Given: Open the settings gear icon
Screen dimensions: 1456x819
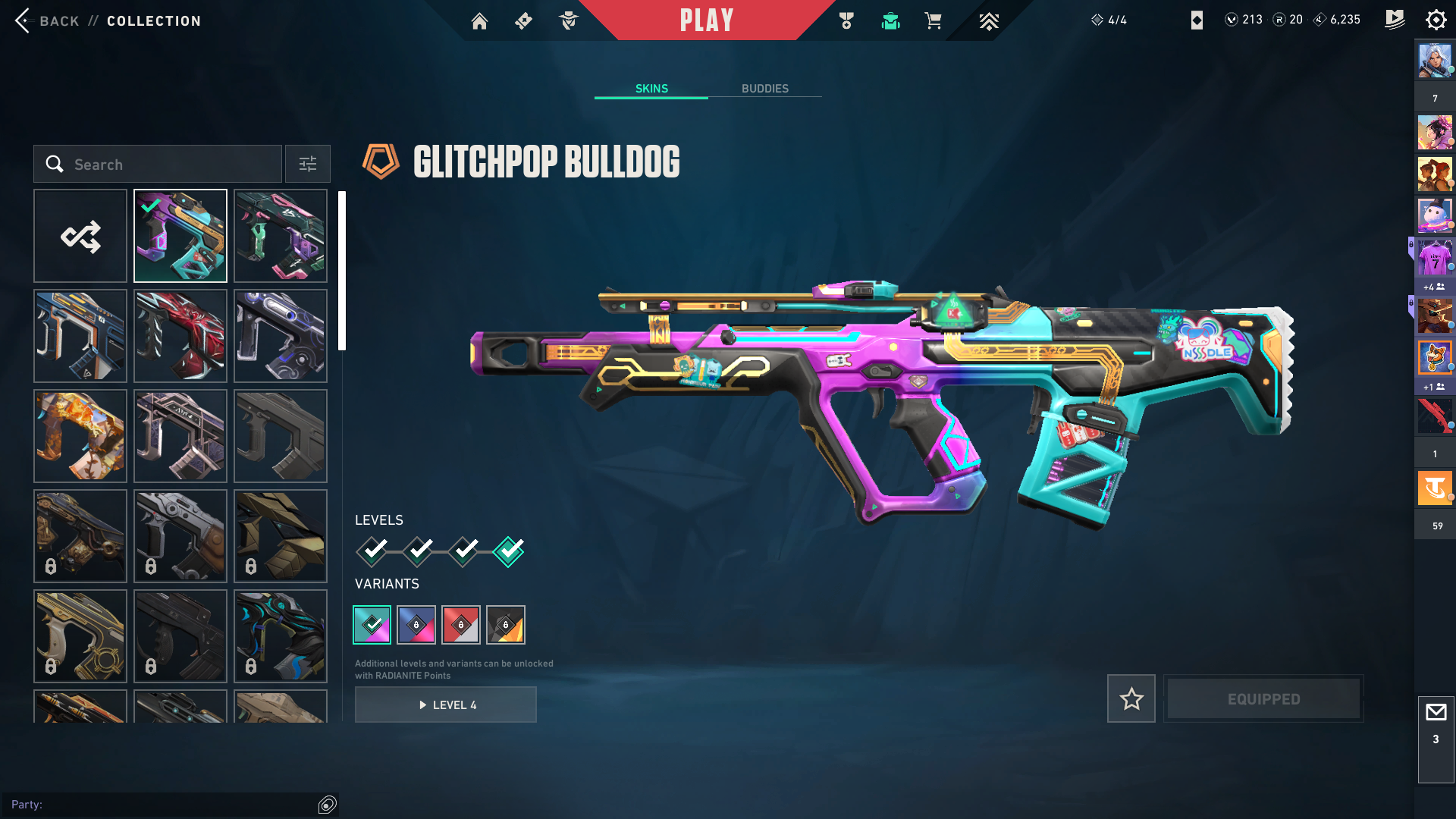Looking at the screenshot, I should tap(1436, 20).
